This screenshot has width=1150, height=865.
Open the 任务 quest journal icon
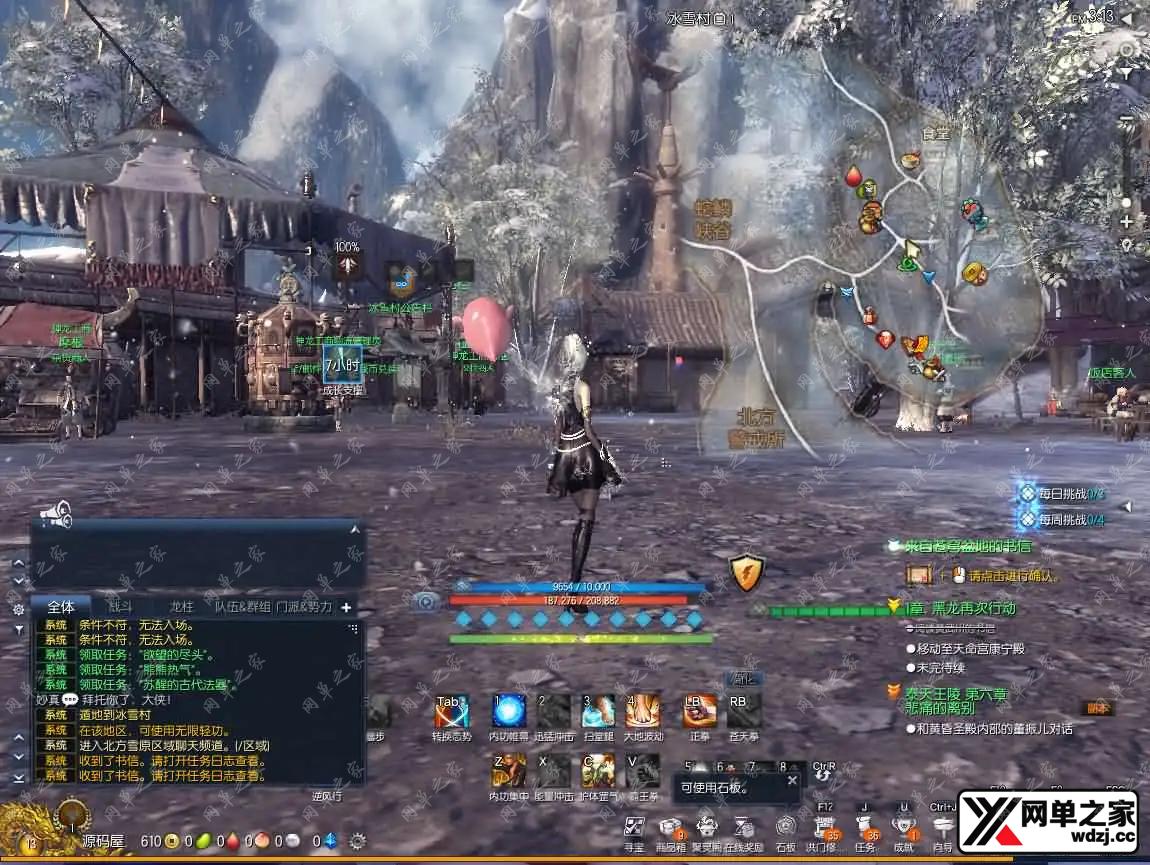pyautogui.click(x=866, y=828)
